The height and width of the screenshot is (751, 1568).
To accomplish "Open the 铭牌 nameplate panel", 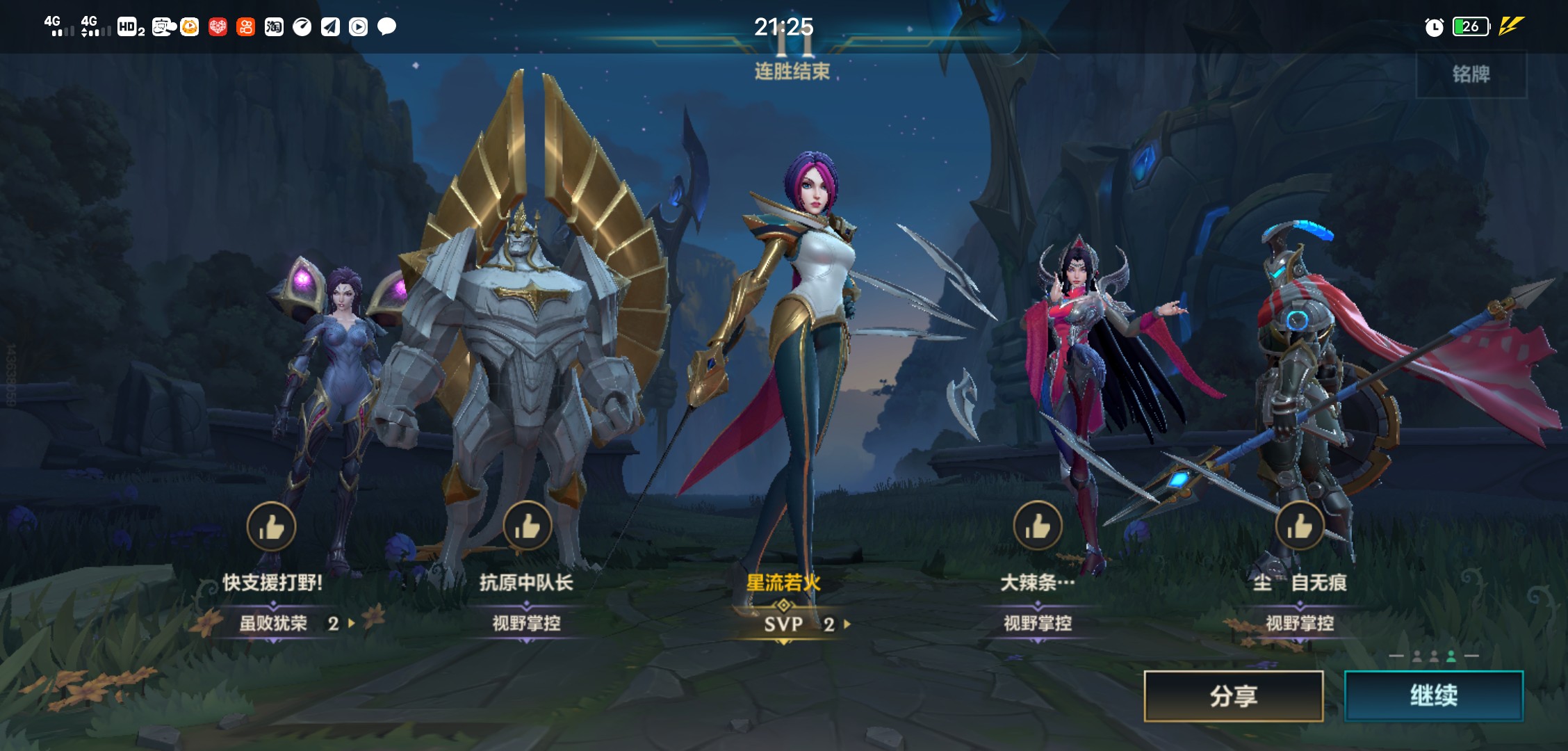I will click(1471, 74).
